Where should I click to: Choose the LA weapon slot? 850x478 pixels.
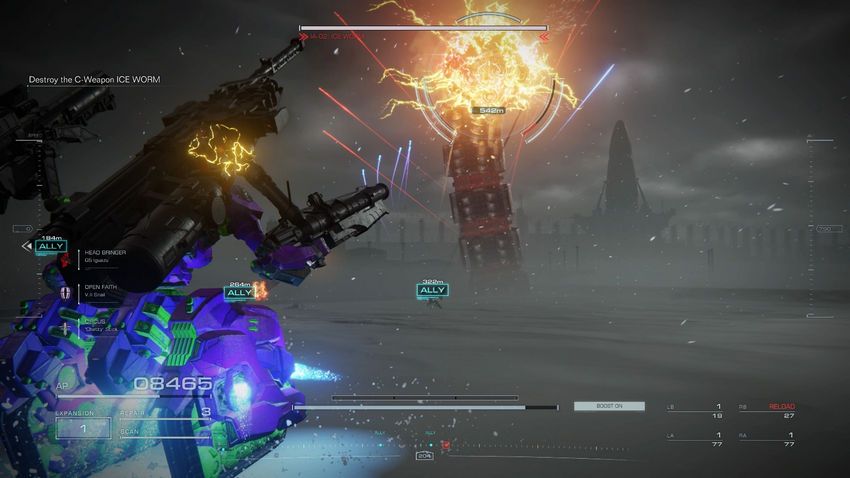696,438
